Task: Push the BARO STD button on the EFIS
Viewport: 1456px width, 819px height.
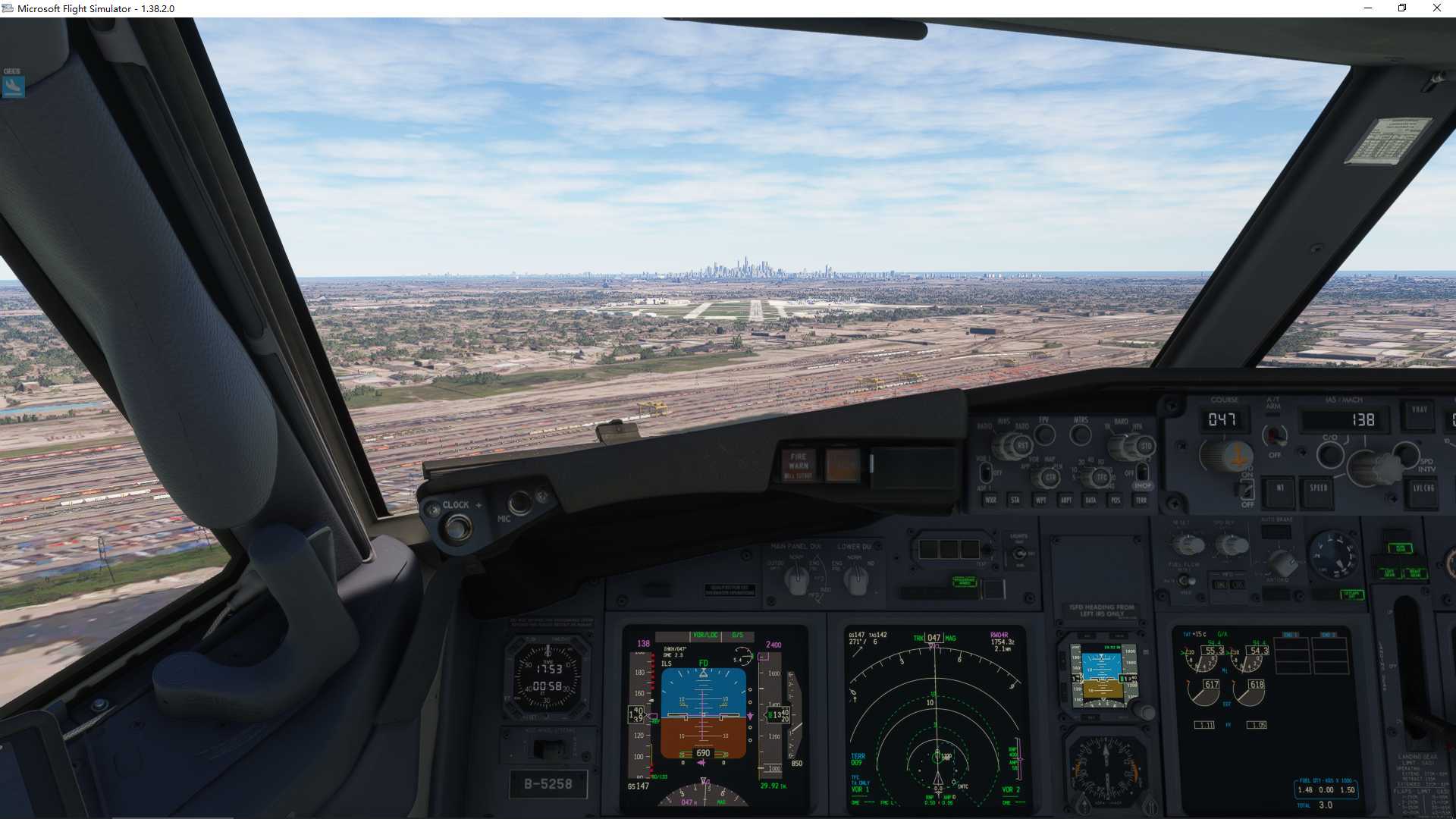Action: tap(1147, 446)
